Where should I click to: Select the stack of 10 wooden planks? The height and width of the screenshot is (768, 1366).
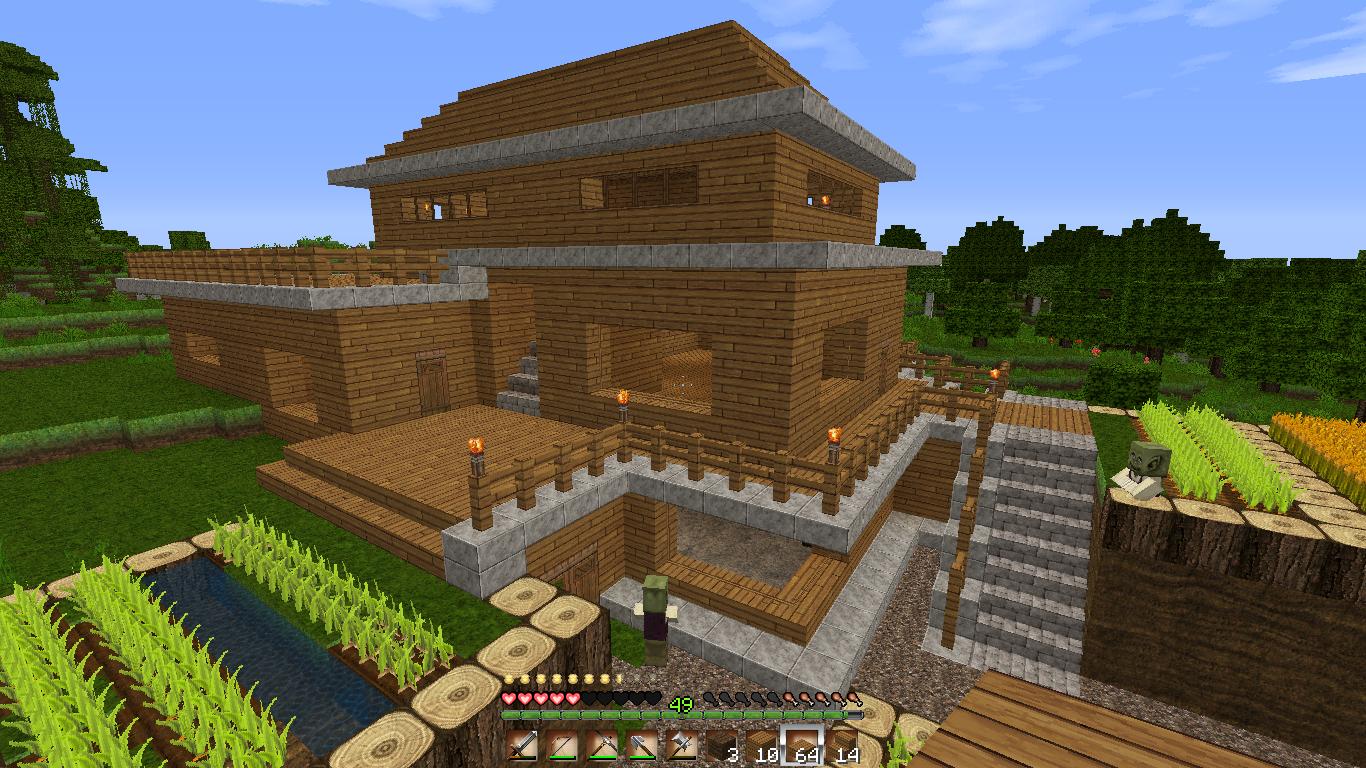point(762,745)
